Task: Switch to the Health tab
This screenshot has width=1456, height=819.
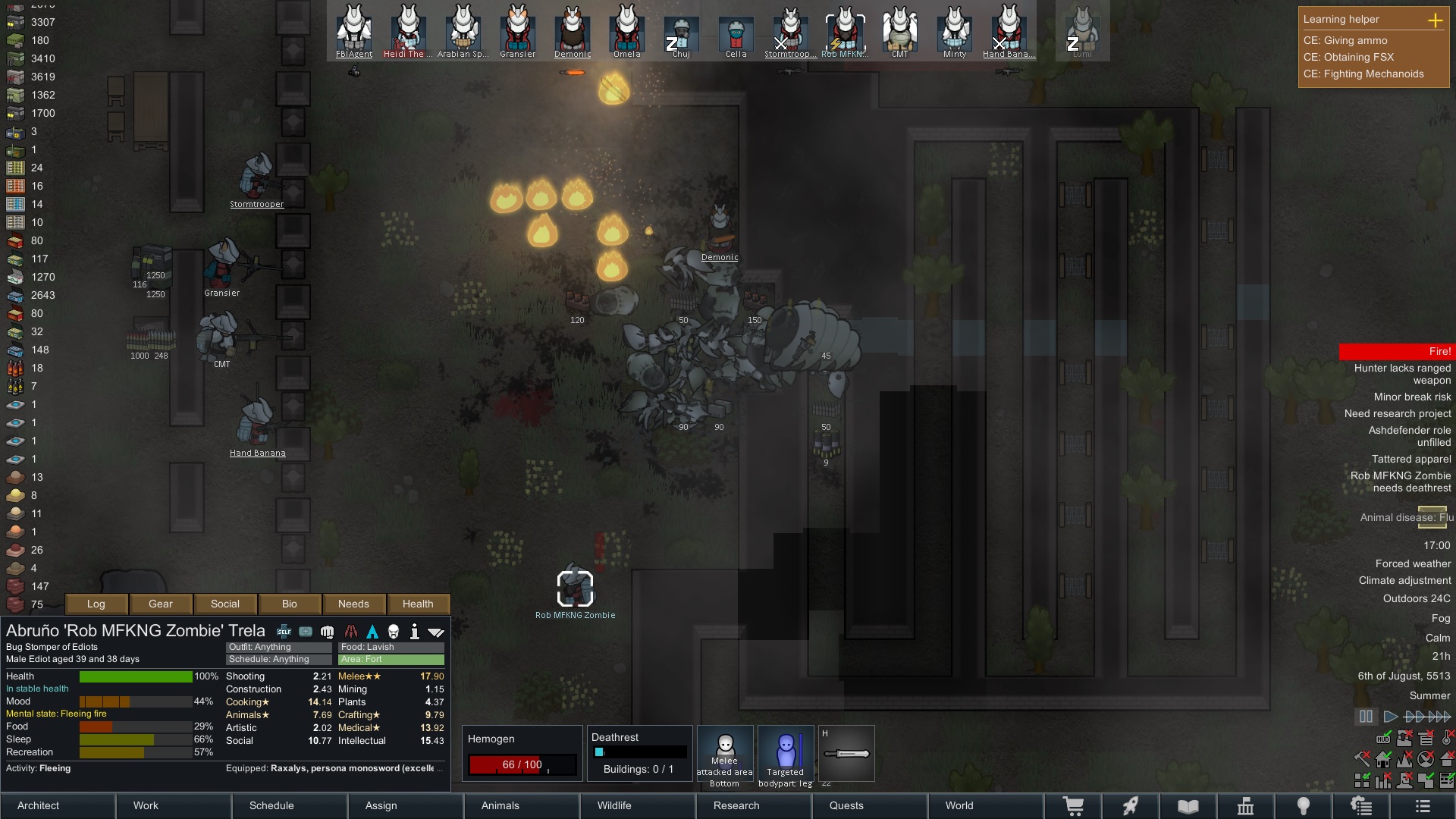Action: point(419,604)
